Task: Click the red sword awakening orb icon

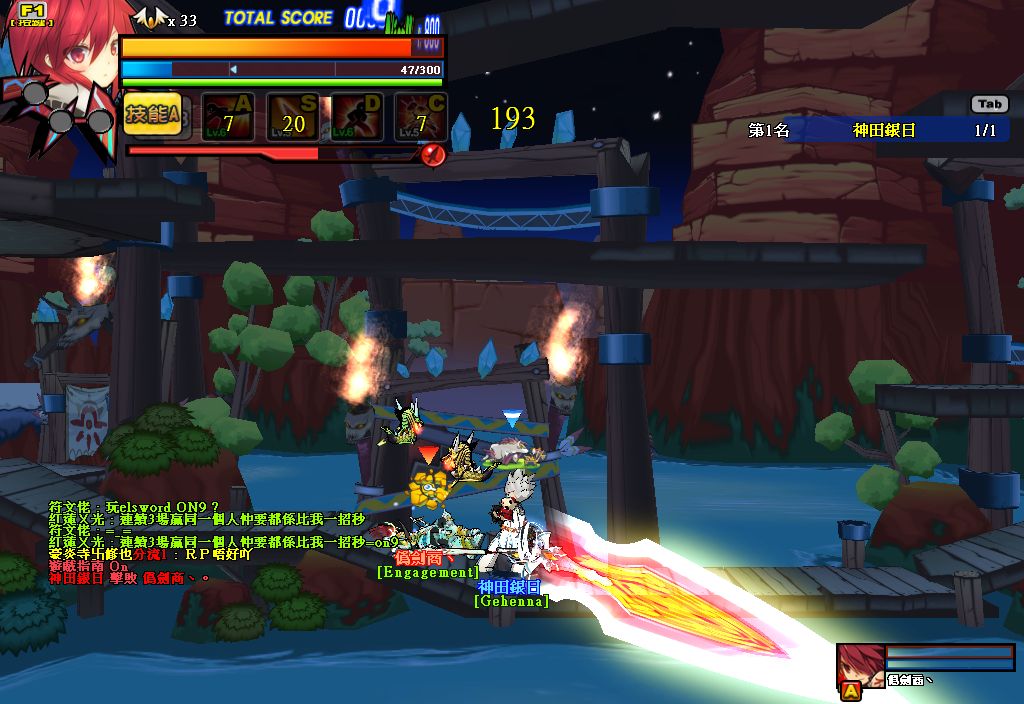Action: coord(433,155)
